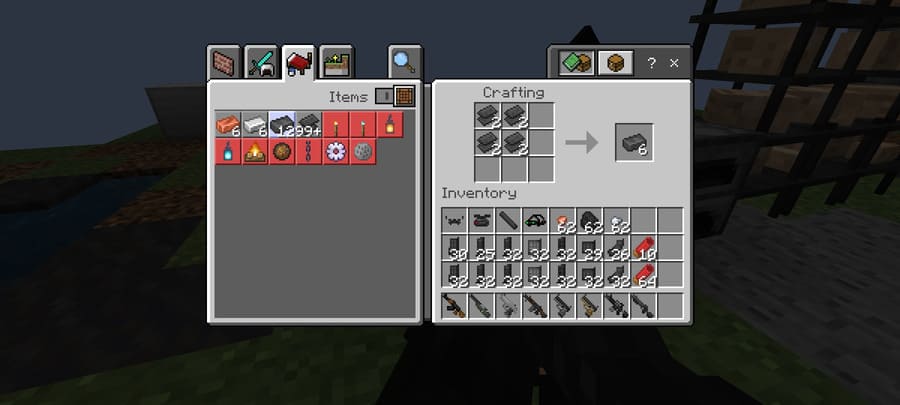Open the magnifying glass search tab
900x405 pixels.
tap(404, 63)
